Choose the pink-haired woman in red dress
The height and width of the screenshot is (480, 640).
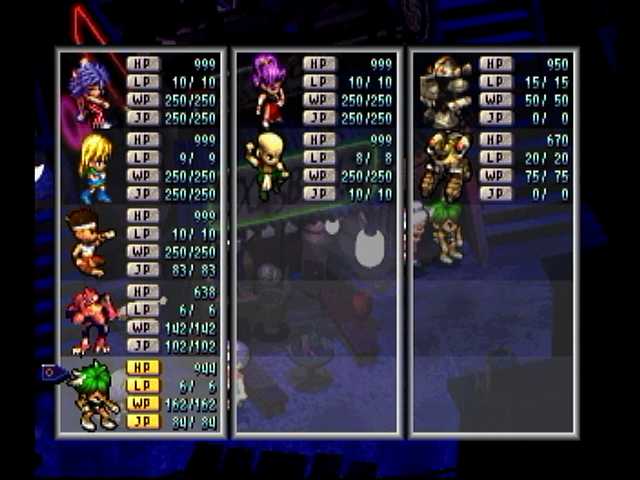tap(268, 90)
